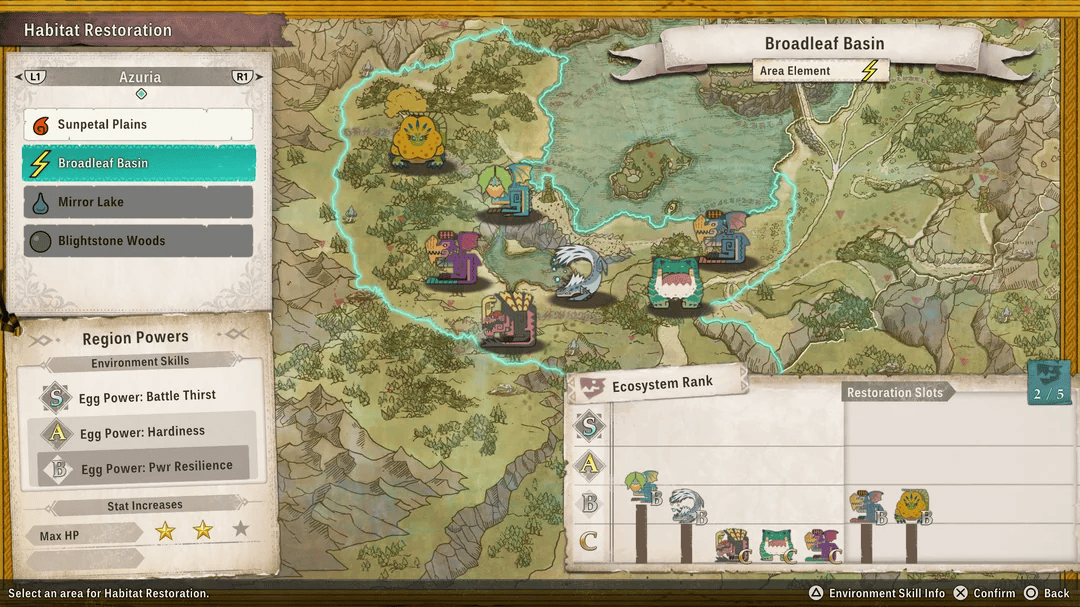Select the purple monster icon on the map
The image size is (1080, 607).
click(454, 258)
